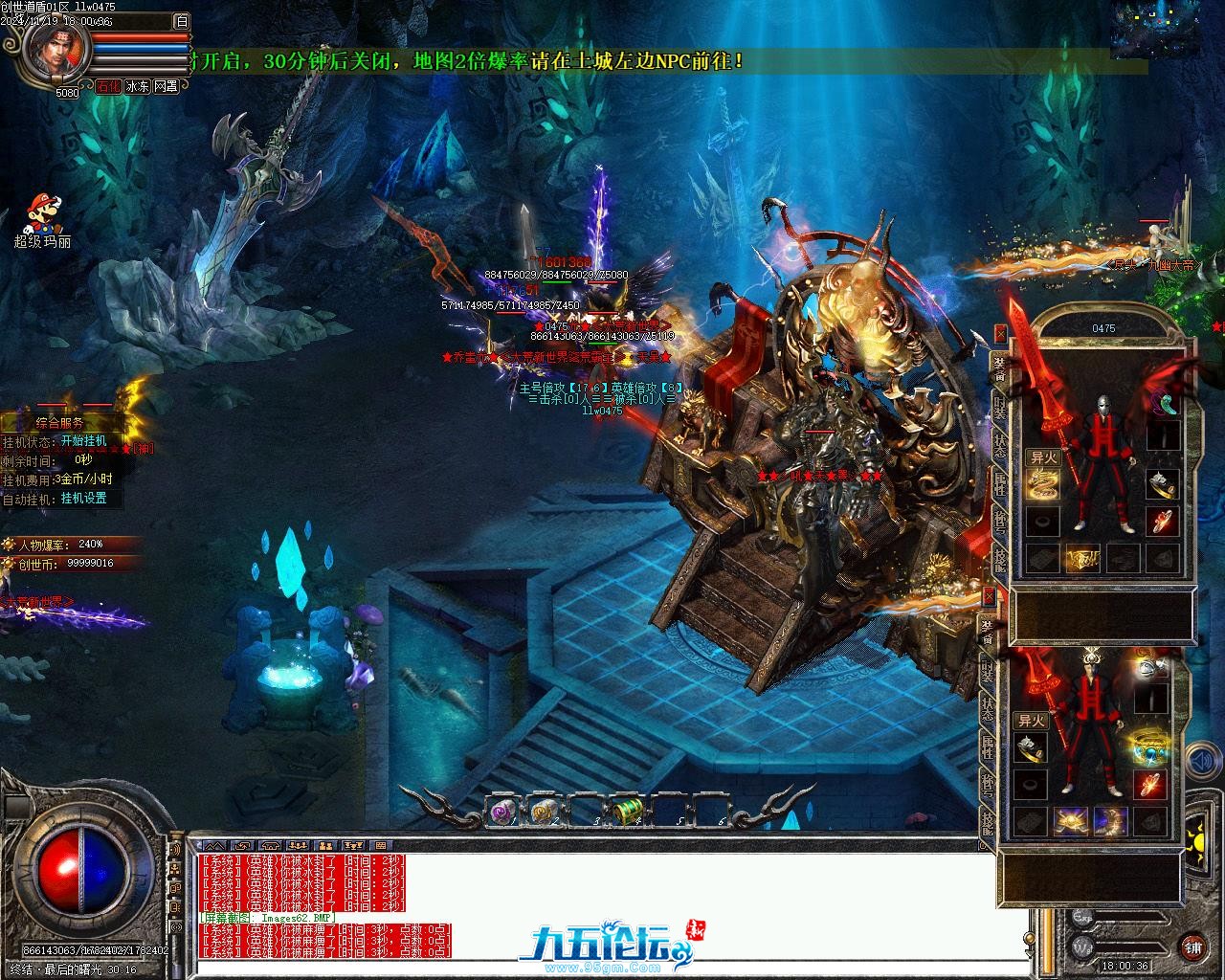Open the green treasure chest in hotbar slot 4
This screenshot has width=1225, height=980.
(x=627, y=812)
